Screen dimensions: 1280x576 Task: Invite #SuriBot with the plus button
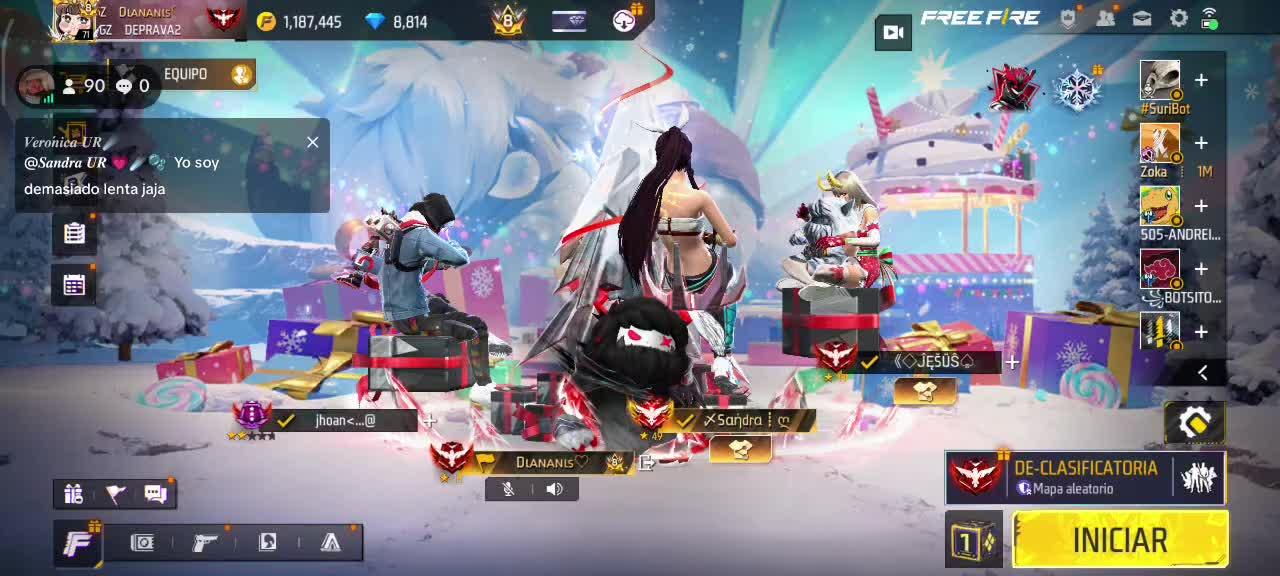click(1201, 80)
